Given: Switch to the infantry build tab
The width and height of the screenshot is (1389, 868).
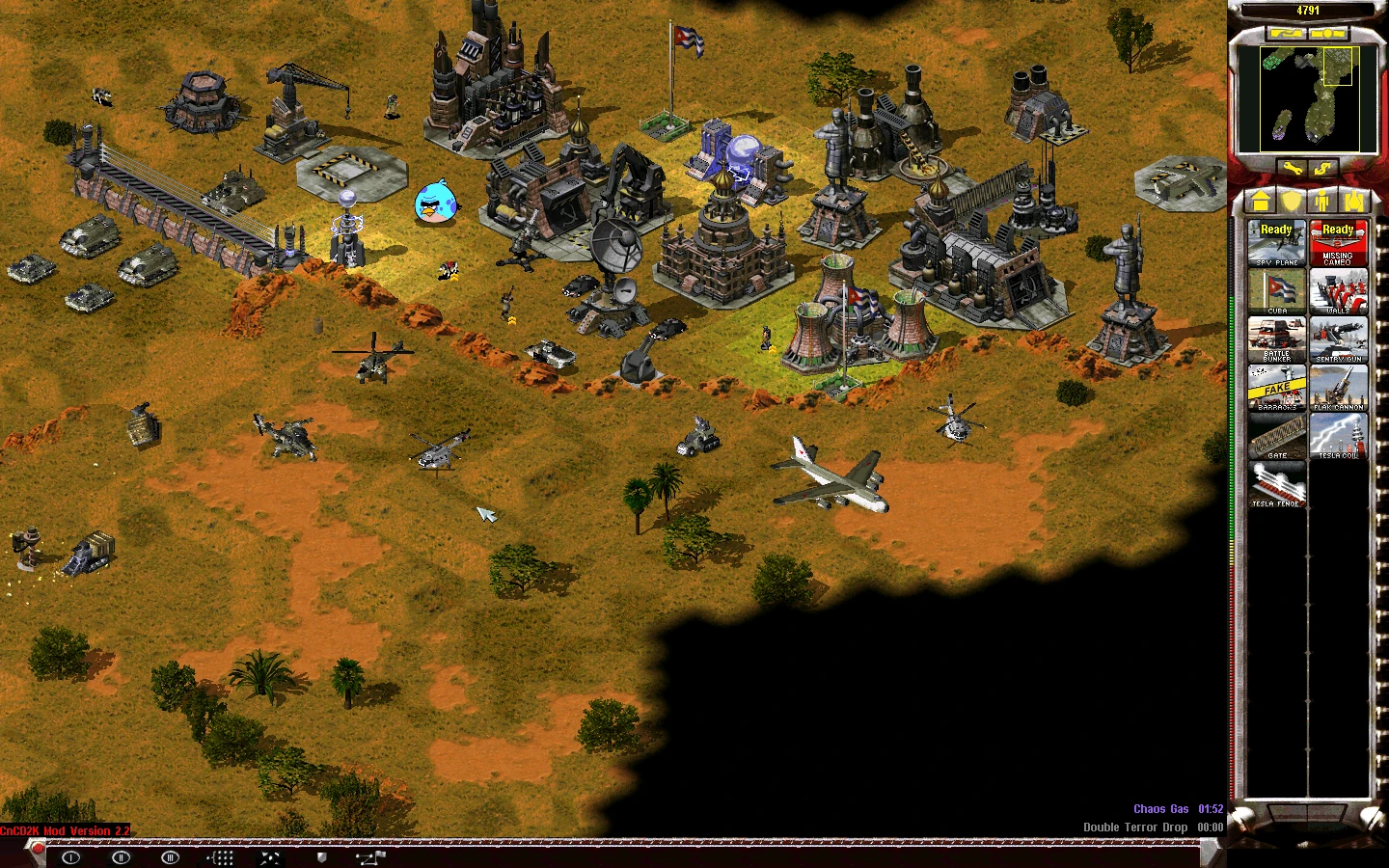Looking at the screenshot, I should click(1323, 201).
